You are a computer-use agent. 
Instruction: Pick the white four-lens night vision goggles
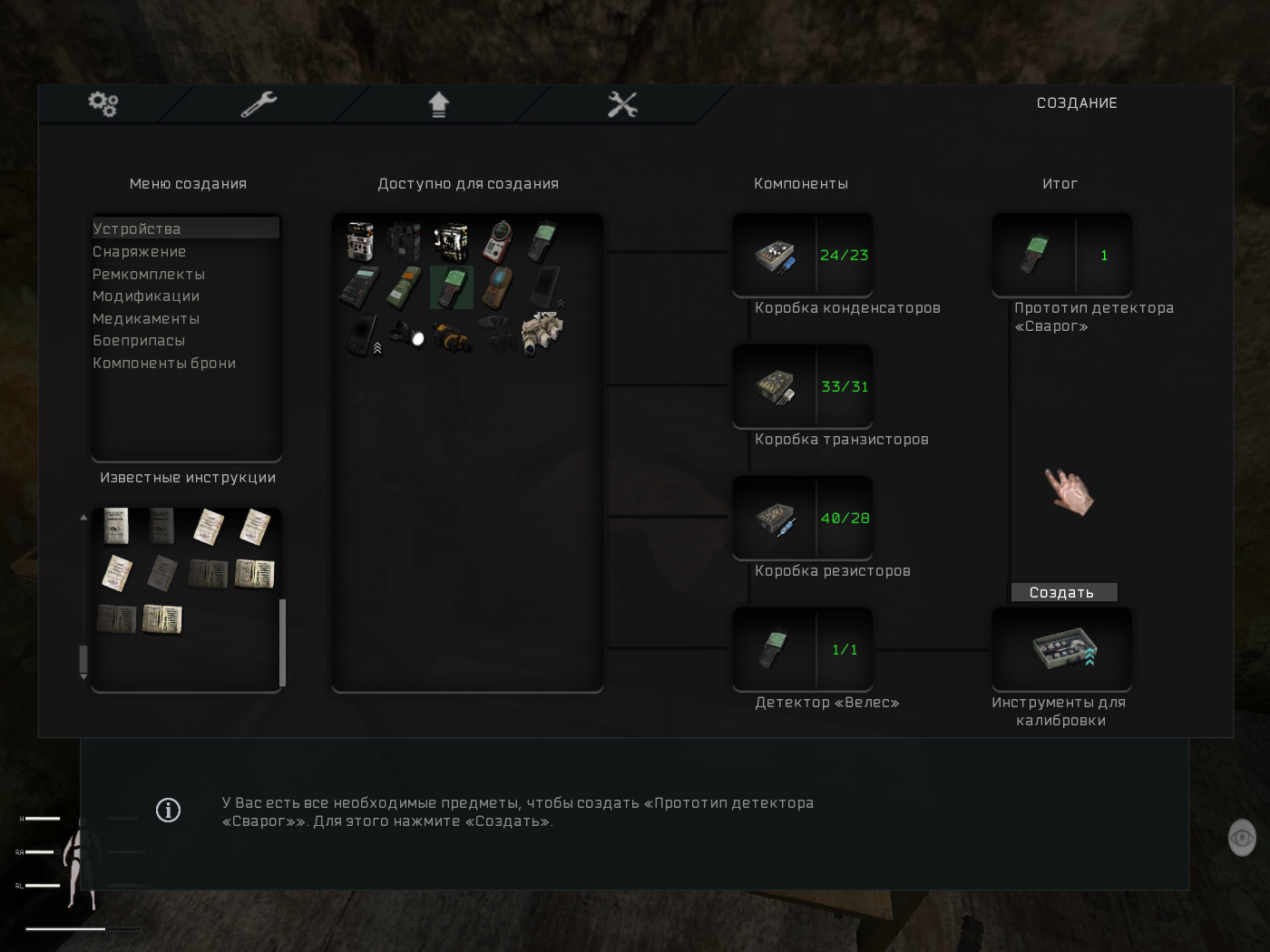click(542, 334)
